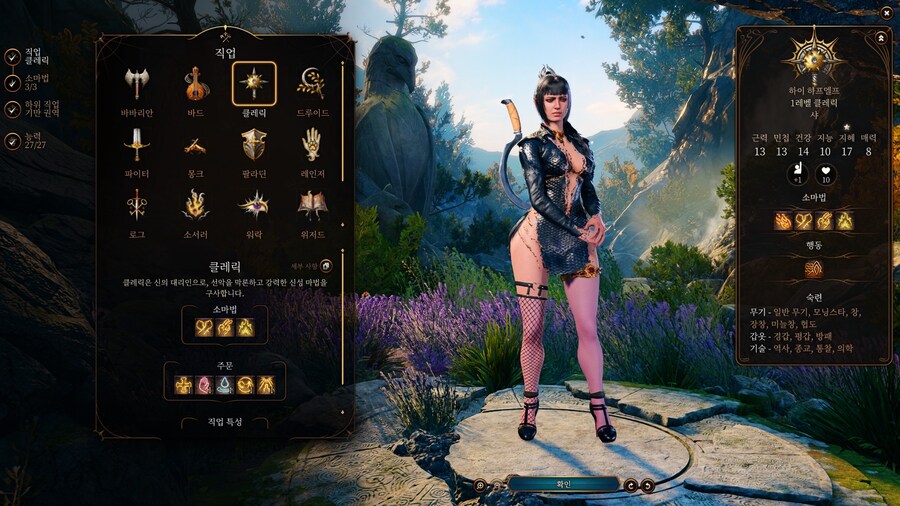Choose the 위저드 (Wizard) class
The width and height of the screenshot is (900, 506).
point(311,204)
